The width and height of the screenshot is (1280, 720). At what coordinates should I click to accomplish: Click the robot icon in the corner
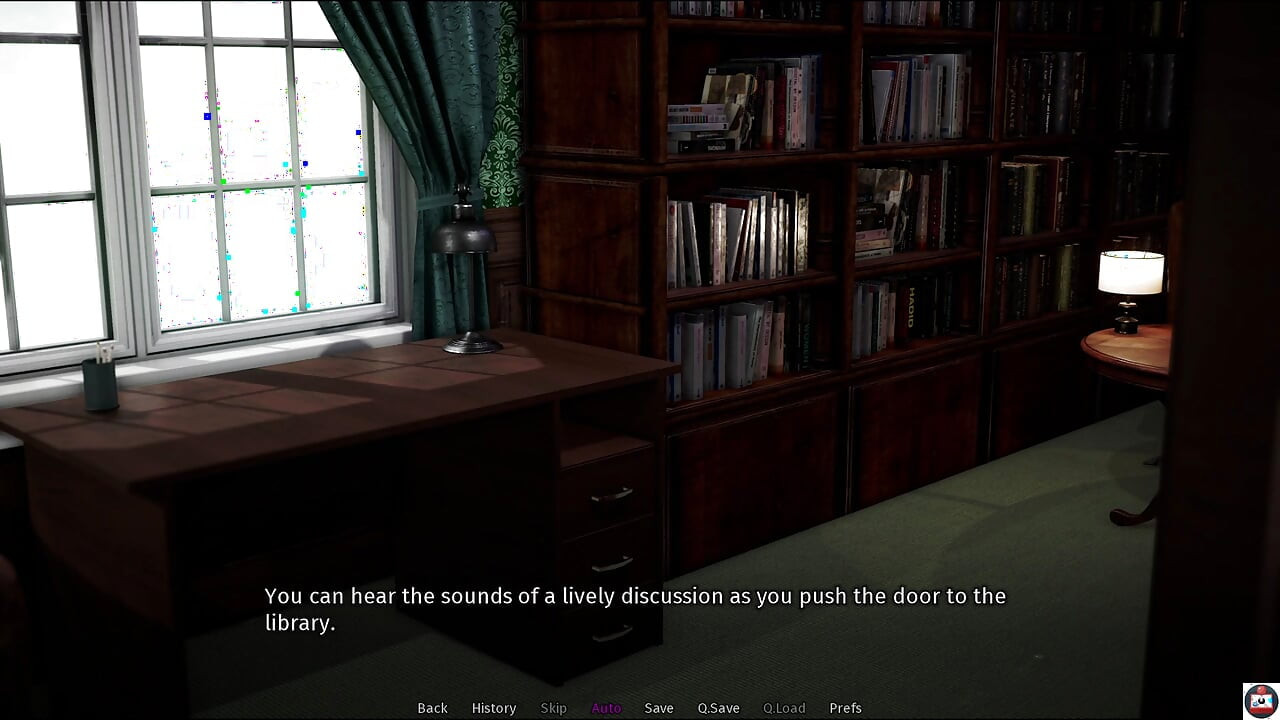(1259, 700)
